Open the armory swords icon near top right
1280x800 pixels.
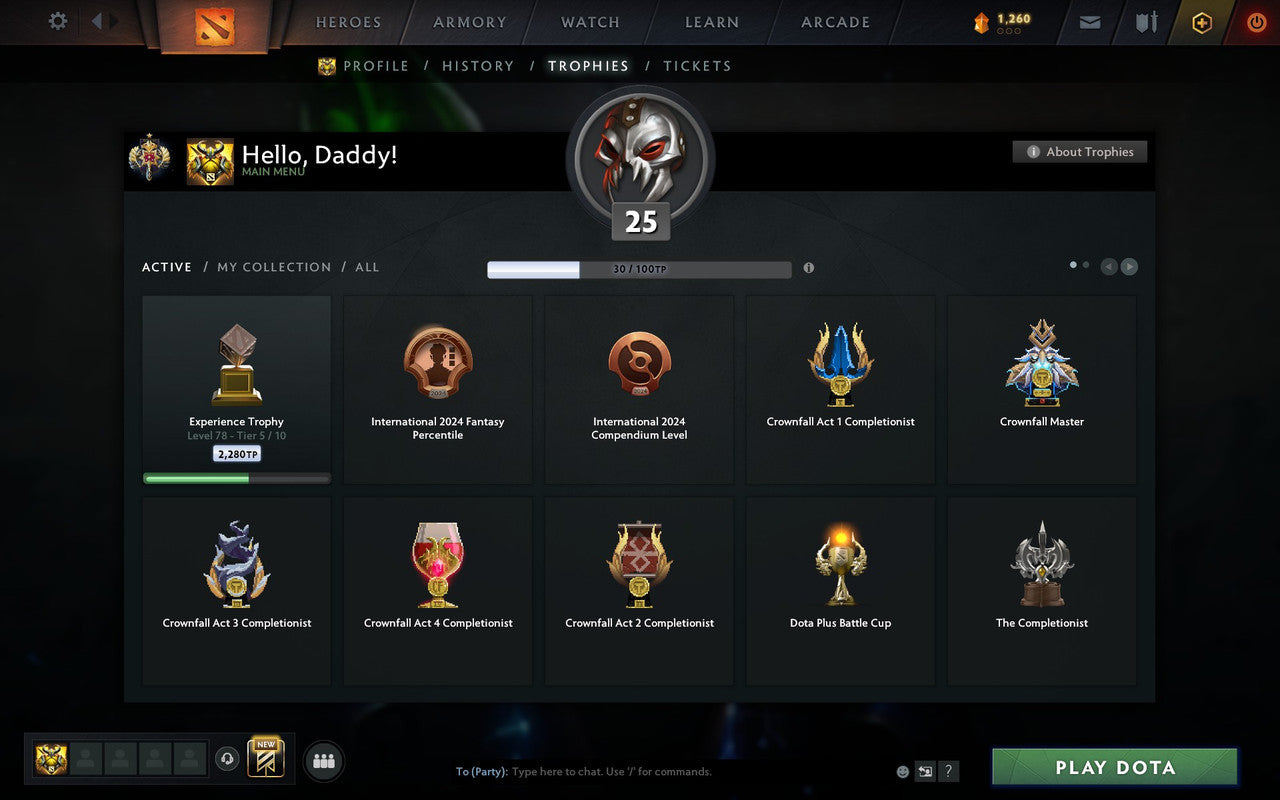click(x=1145, y=22)
